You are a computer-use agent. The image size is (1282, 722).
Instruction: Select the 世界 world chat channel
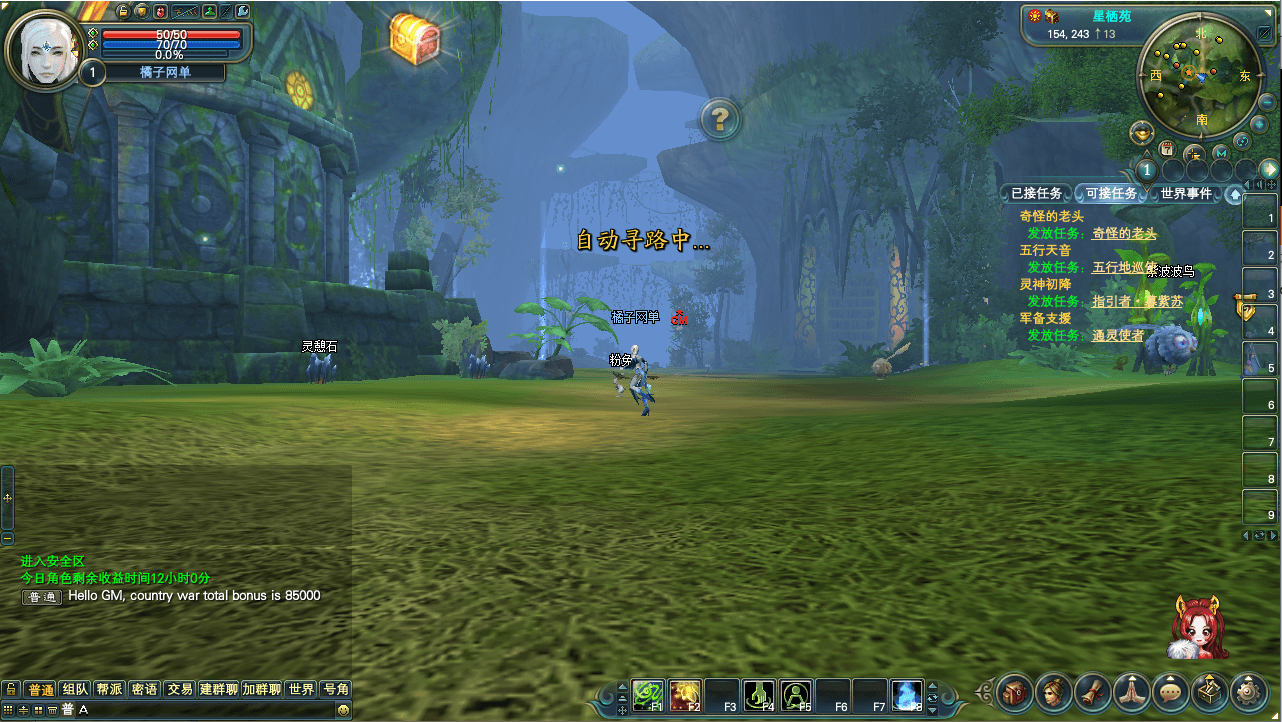(x=301, y=689)
